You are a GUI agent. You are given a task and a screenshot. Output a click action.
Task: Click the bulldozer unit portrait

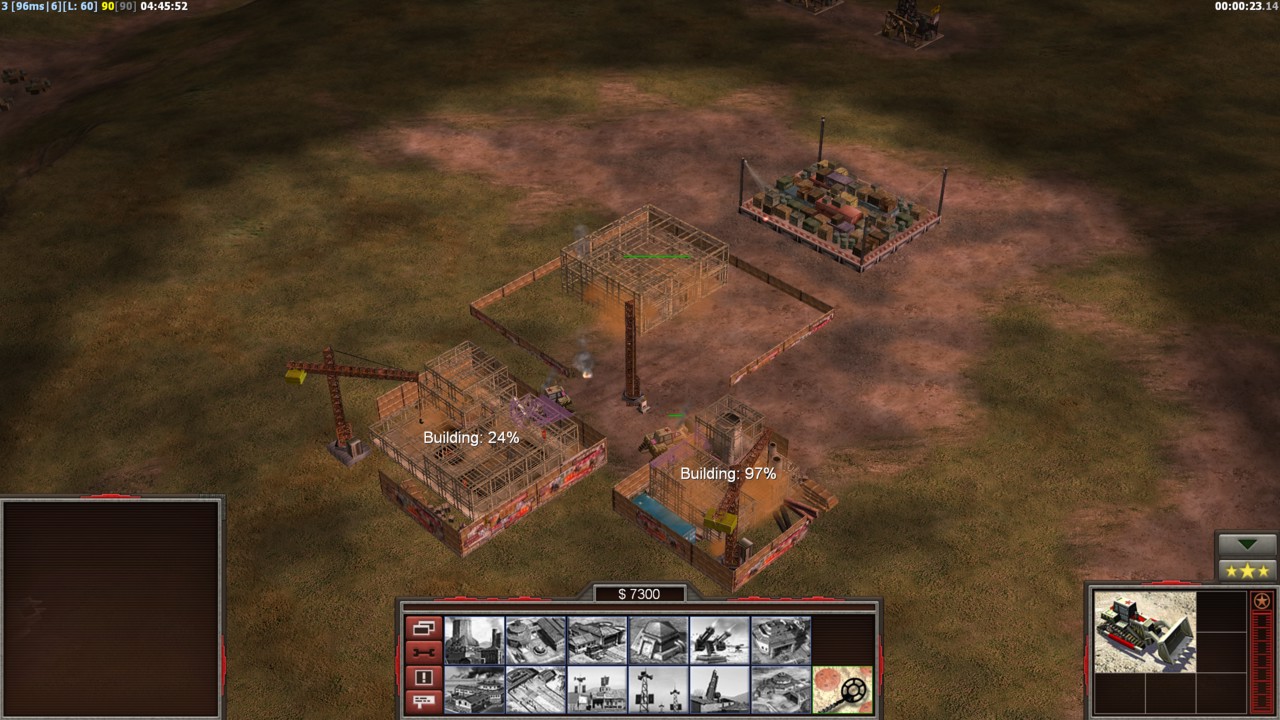tap(1144, 632)
